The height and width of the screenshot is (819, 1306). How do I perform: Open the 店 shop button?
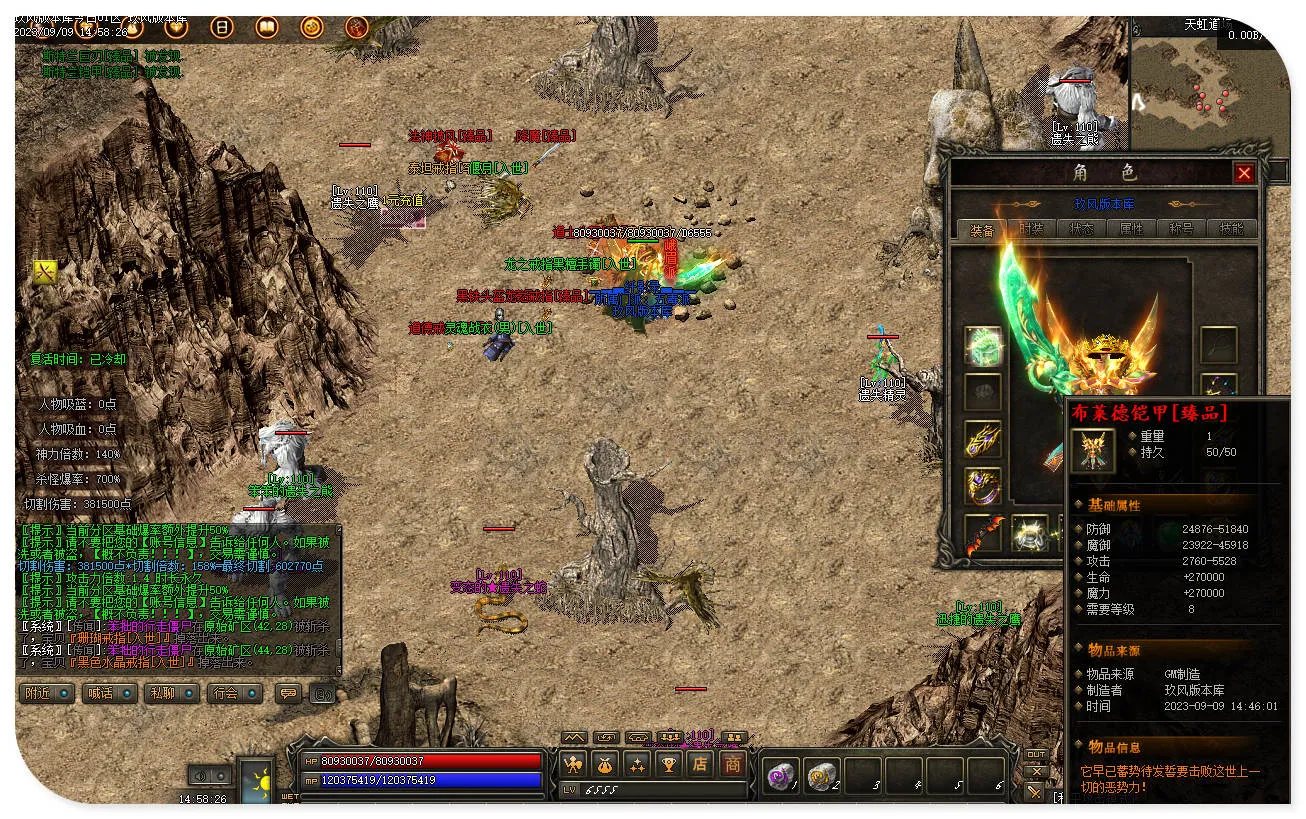700,765
